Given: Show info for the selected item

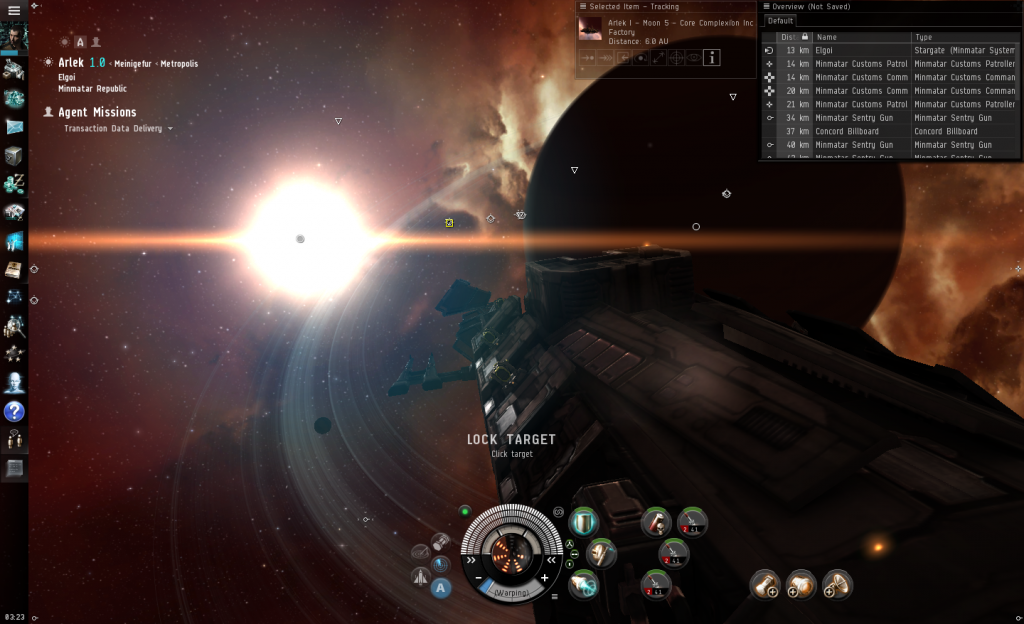Looking at the screenshot, I should click(711, 58).
